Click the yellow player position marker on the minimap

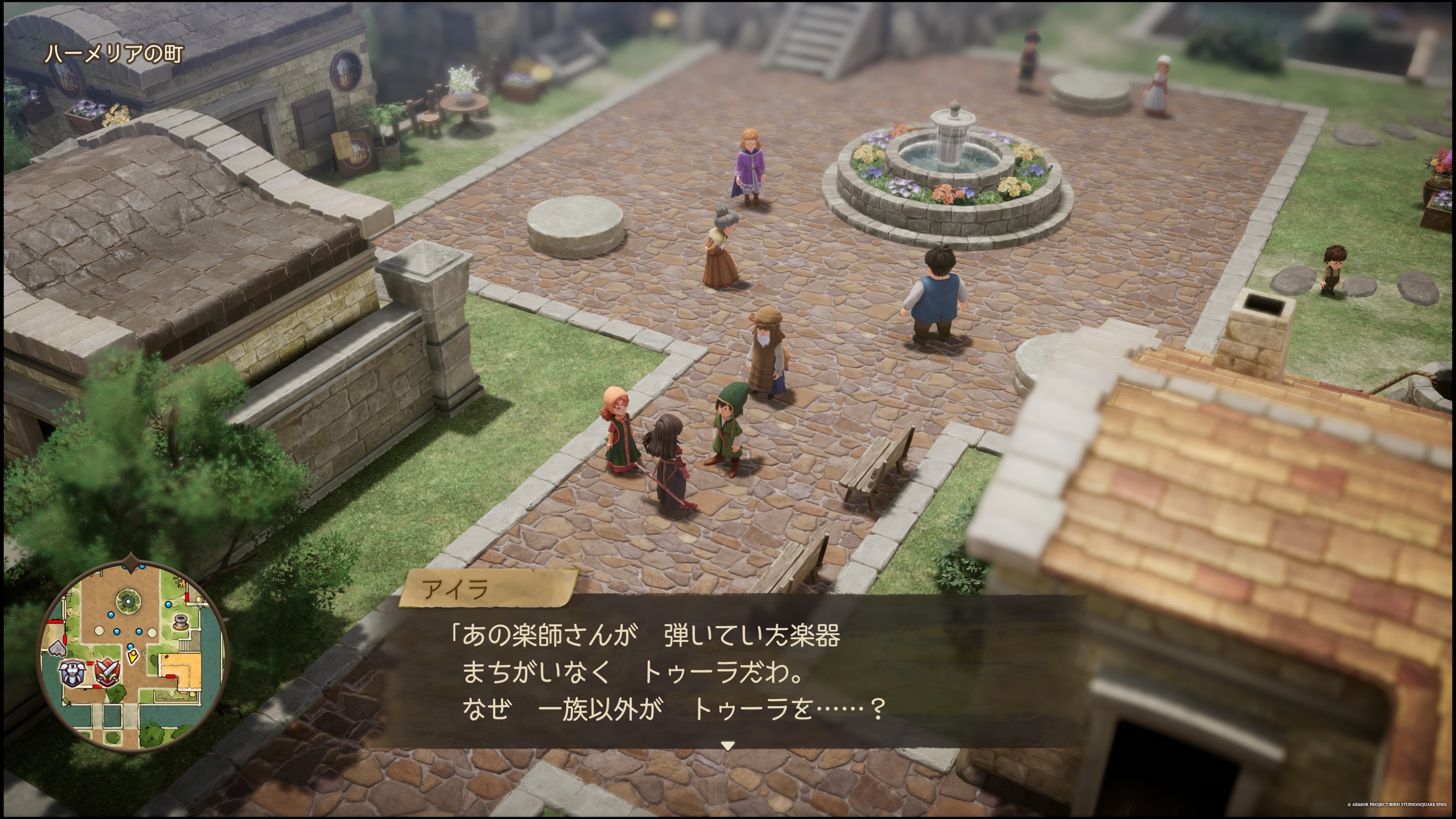click(133, 656)
